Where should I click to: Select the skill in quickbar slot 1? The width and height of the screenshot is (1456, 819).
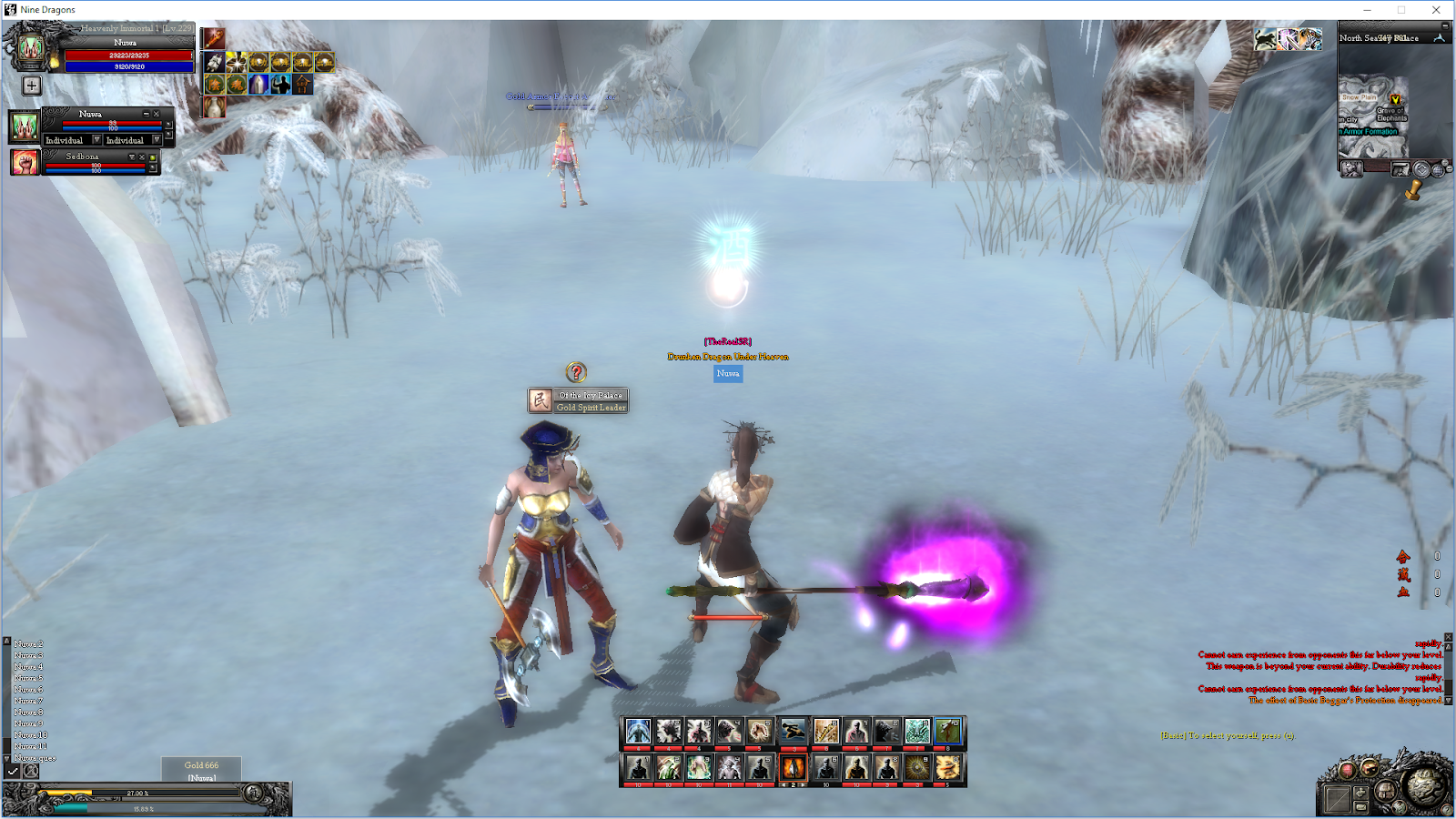(638, 731)
